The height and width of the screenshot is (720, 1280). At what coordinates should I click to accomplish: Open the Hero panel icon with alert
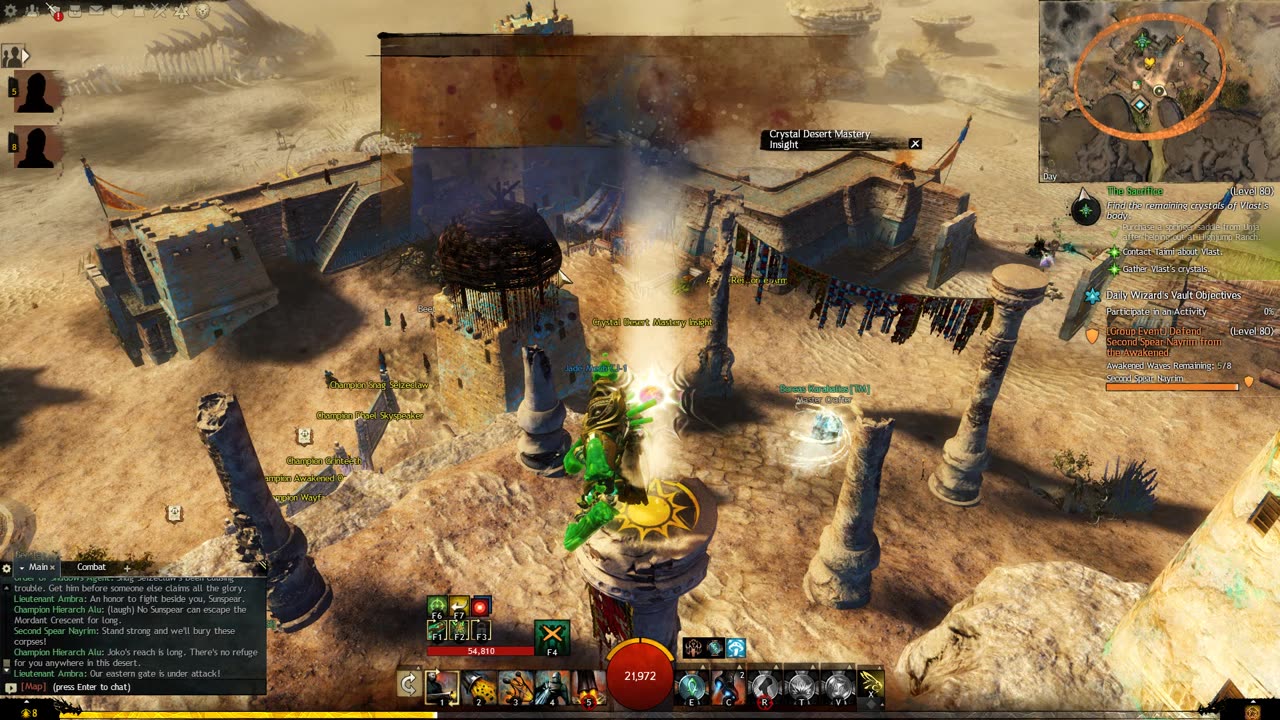tap(53, 11)
